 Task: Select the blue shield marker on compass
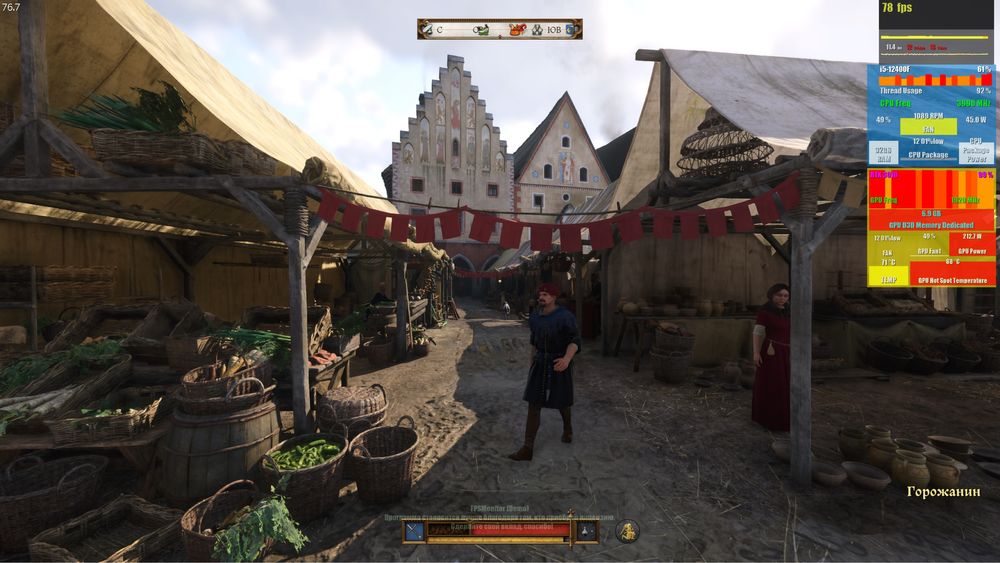571,30
